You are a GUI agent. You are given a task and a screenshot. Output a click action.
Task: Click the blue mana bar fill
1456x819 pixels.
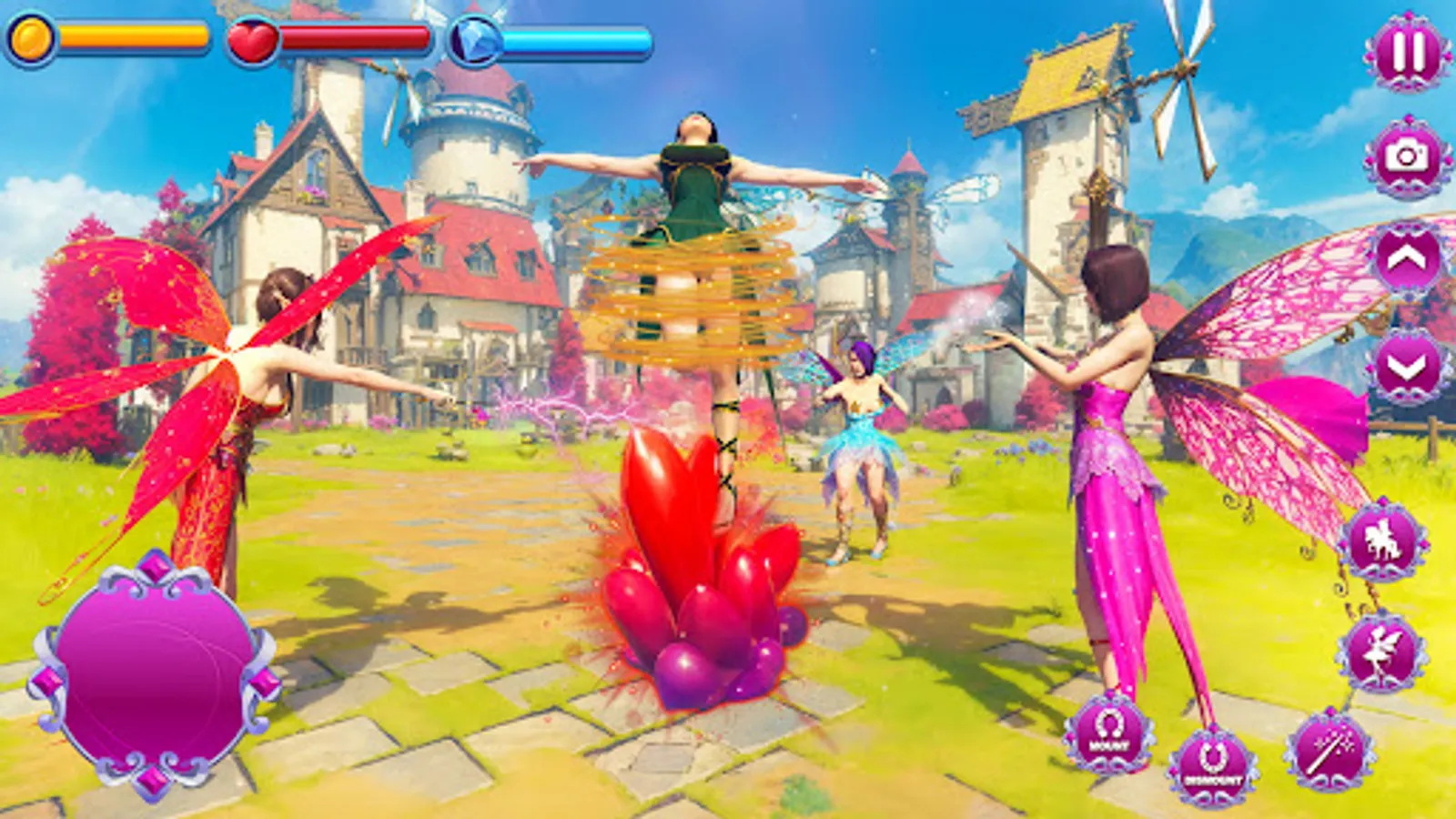point(573,38)
